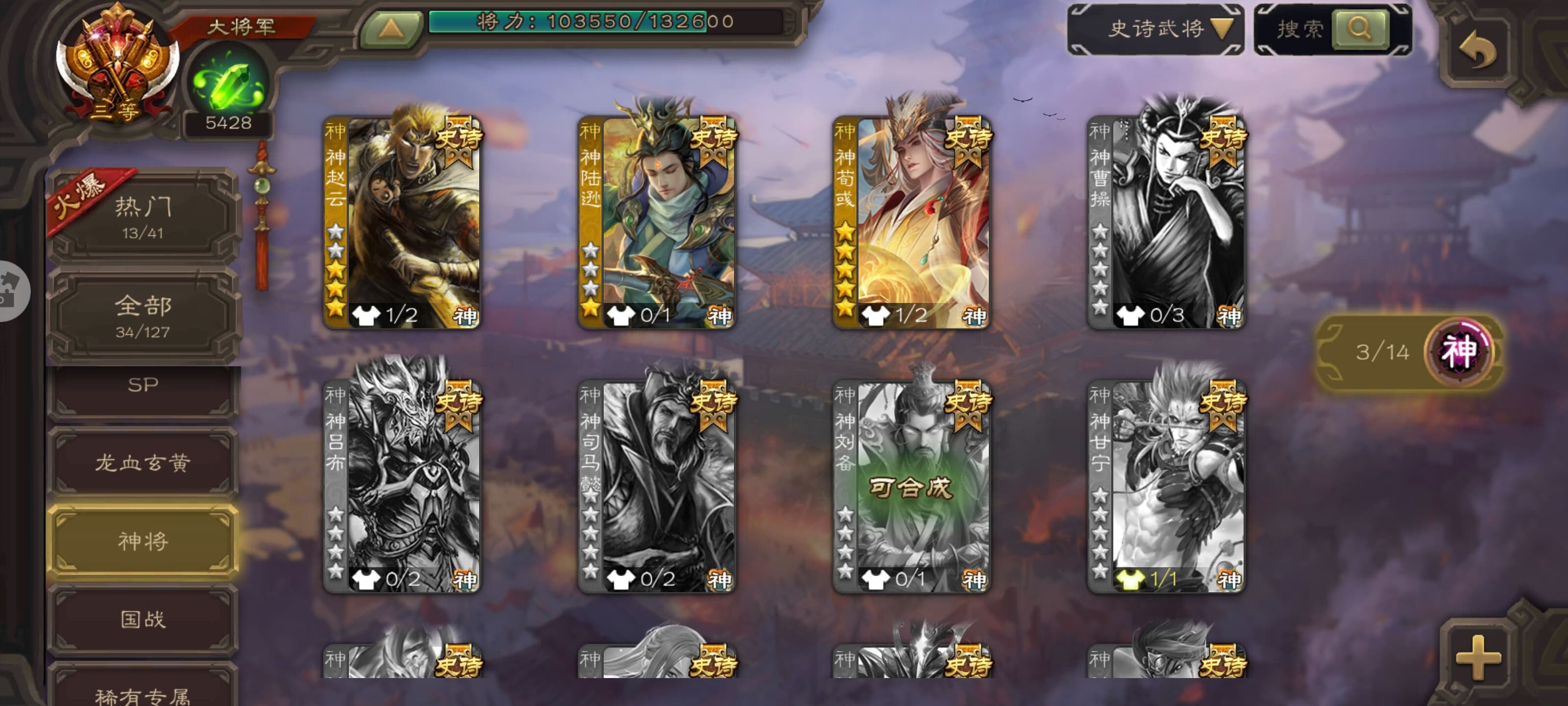Viewport: 1568px width, 706px height.
Task: Select the 神陆逊 general card
Action: (x=657, y=222)
